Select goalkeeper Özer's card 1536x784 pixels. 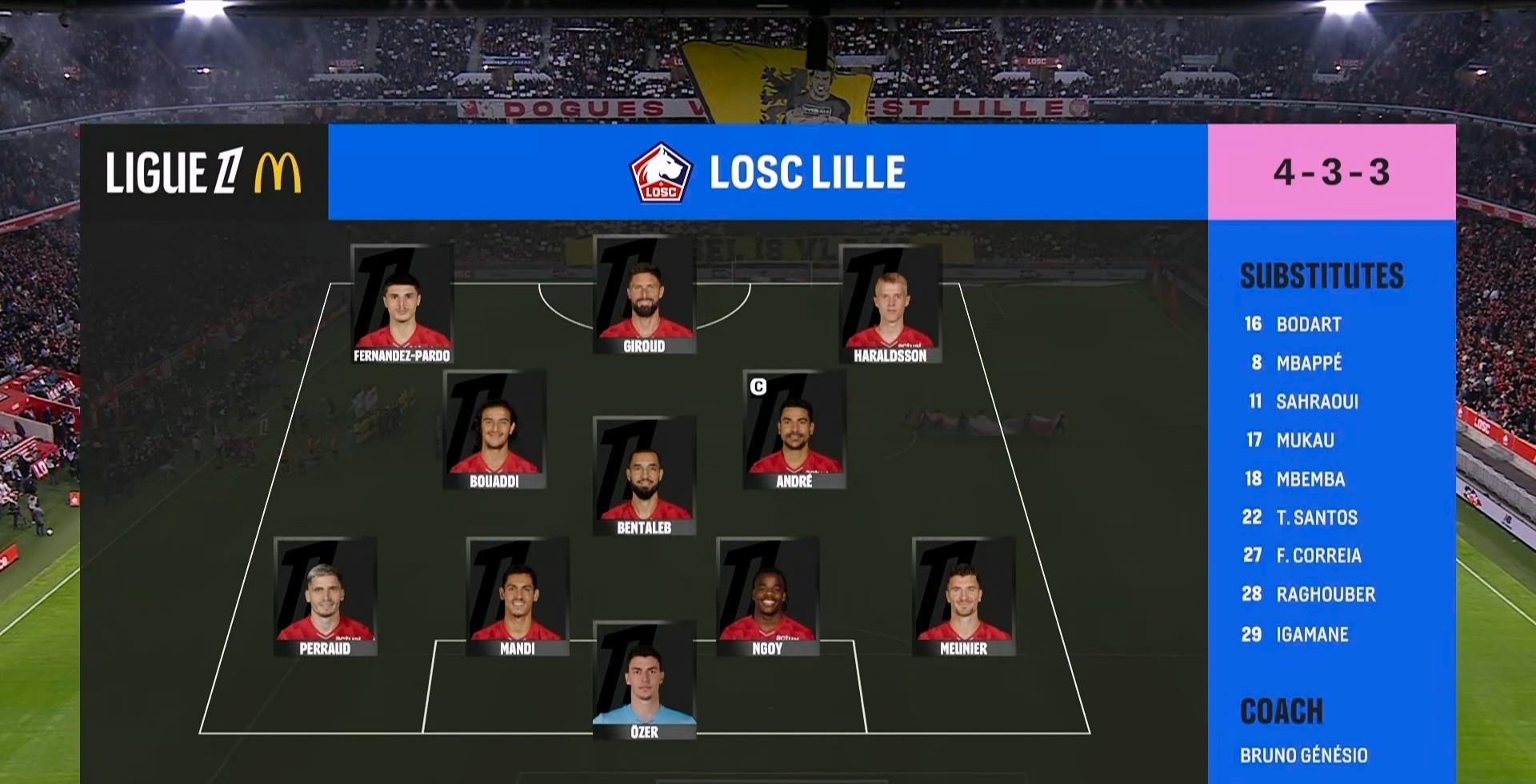point(644,681)
